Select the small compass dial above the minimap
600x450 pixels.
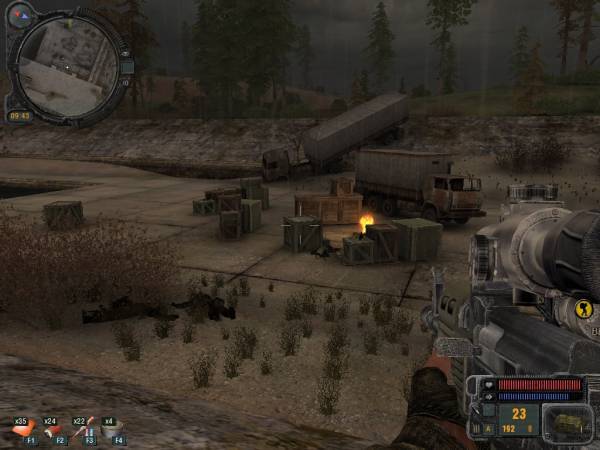[20, 15]
